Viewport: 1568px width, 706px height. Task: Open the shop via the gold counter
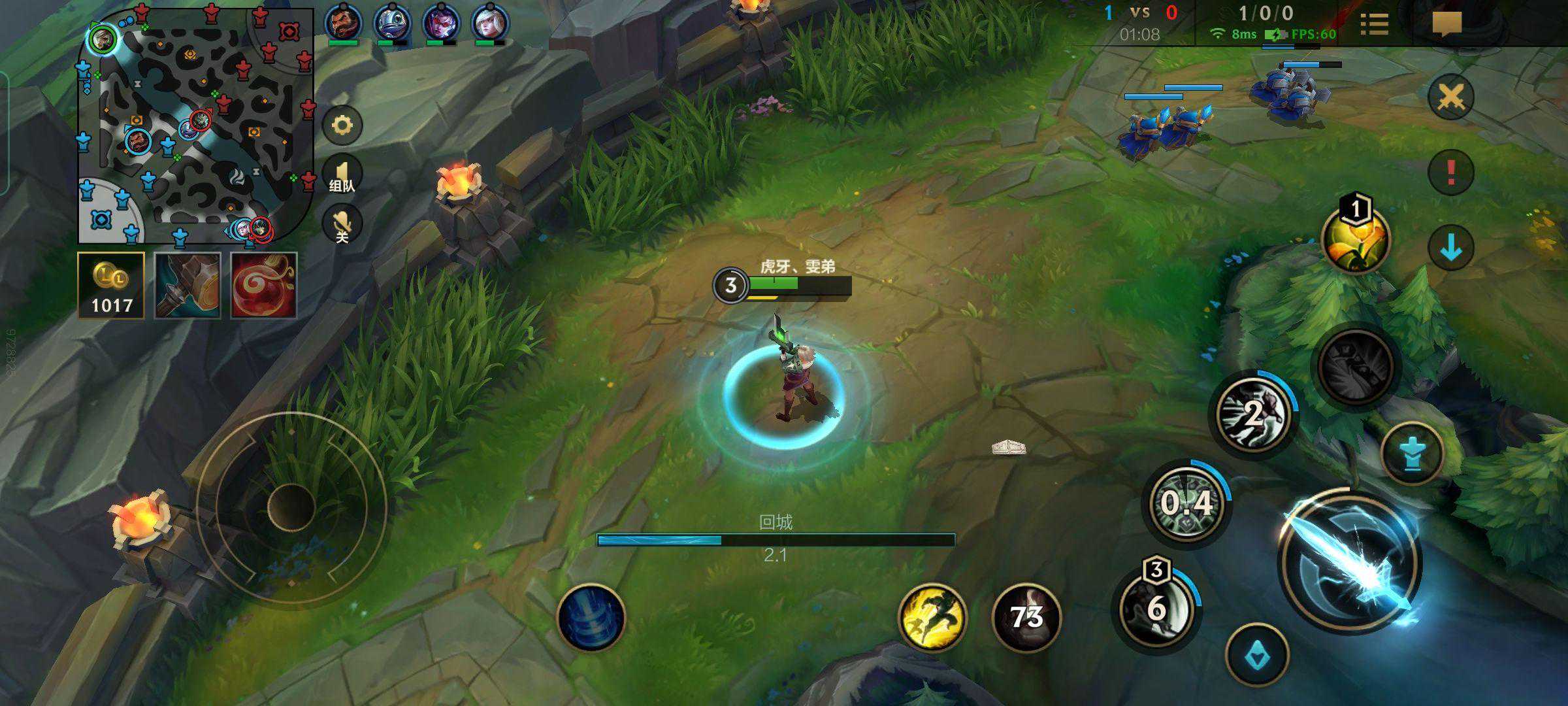pyautogui.click(x=111, y=286)
